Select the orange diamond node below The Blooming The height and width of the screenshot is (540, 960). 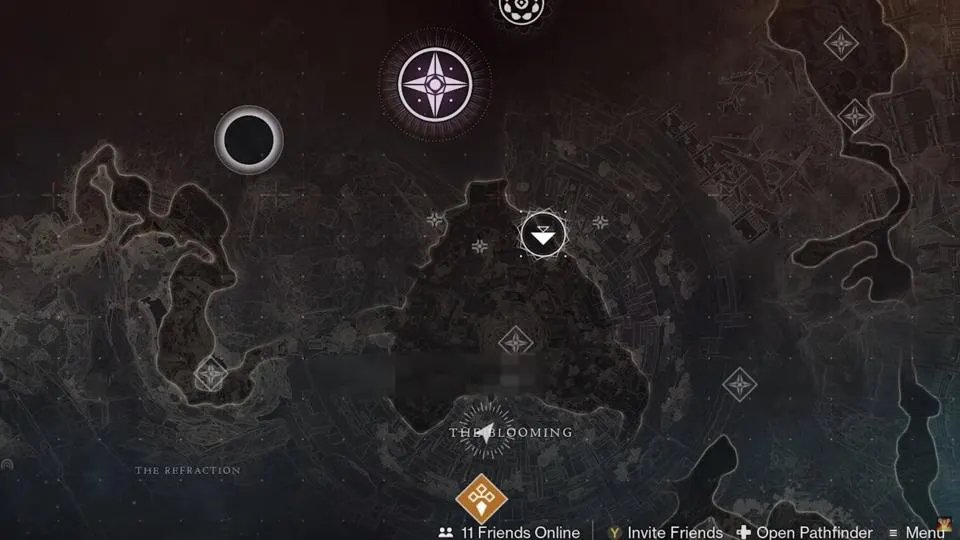(482, 499)
